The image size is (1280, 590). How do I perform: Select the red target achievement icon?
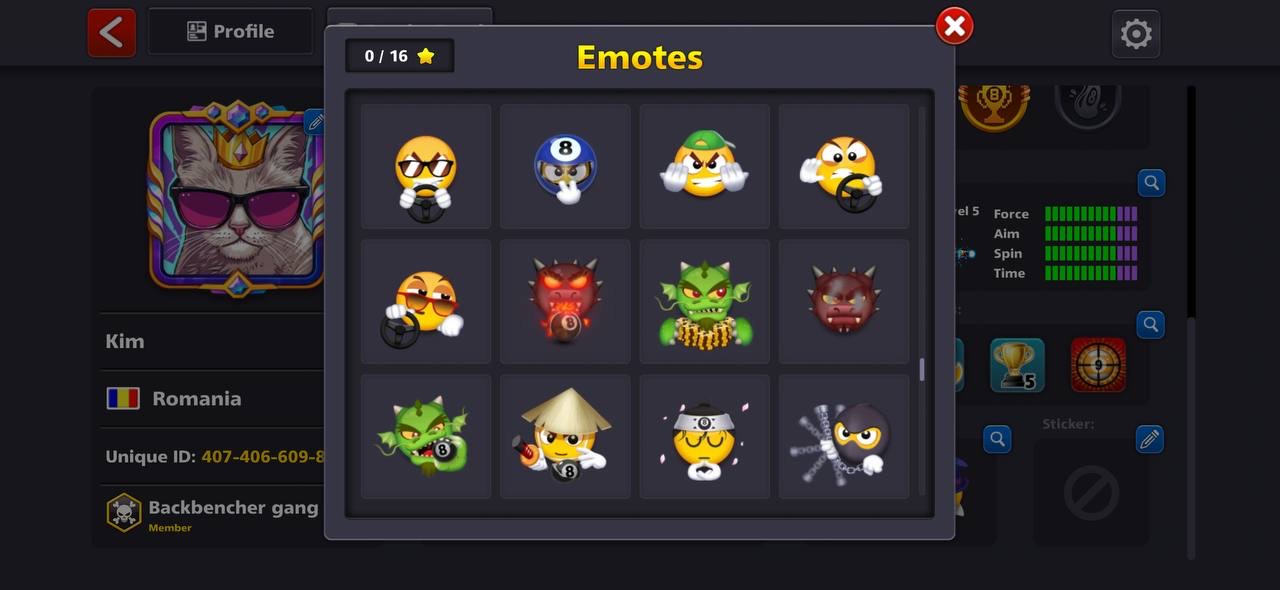(x=1098, y=365)
